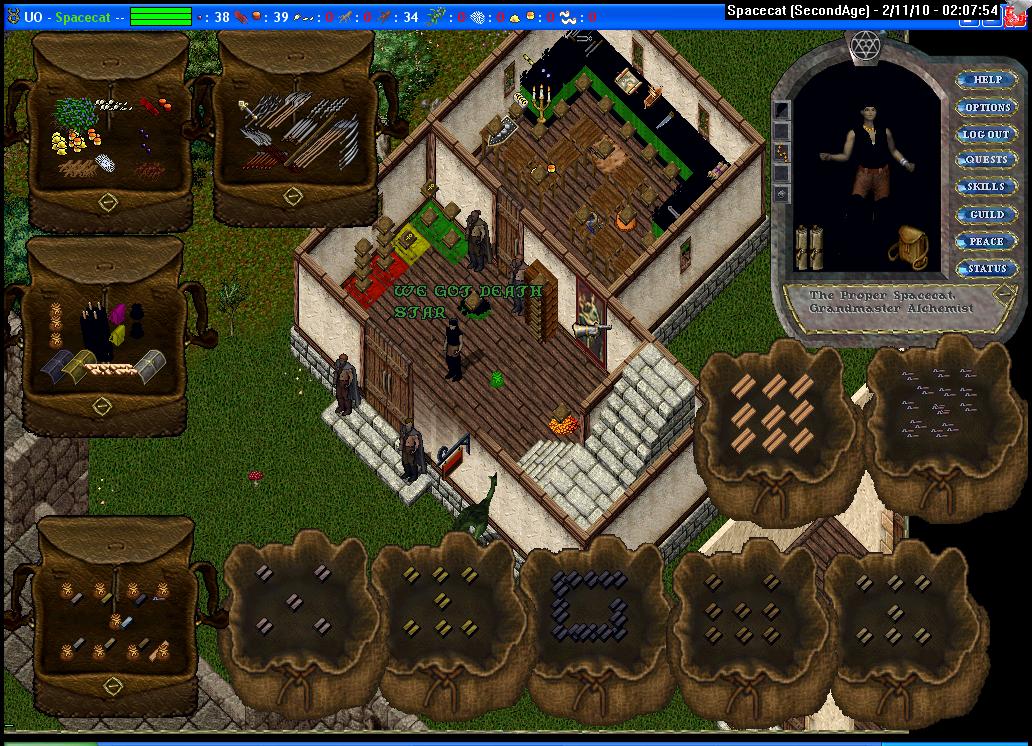Click the paperdoll minimize diamond by title scroll
This screenshot has width=1032, height=746.
click(x=1003, y=292)
